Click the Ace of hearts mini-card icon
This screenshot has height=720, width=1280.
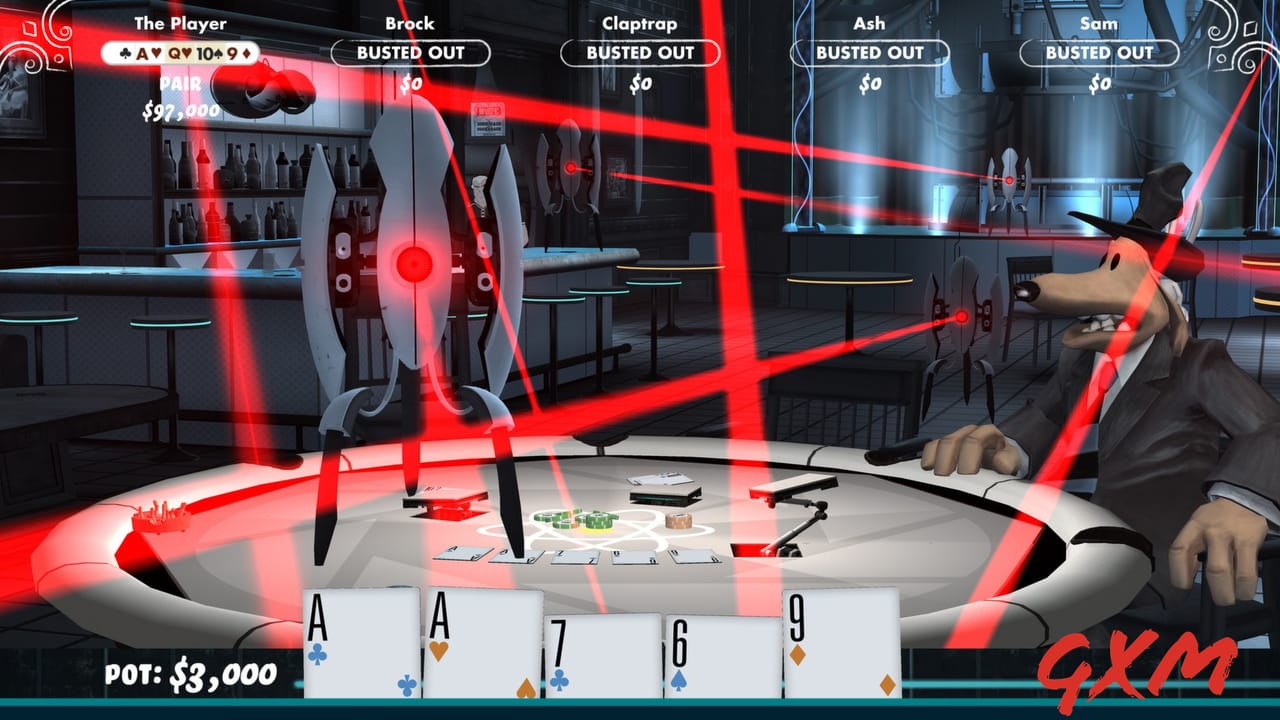[150, 54]
